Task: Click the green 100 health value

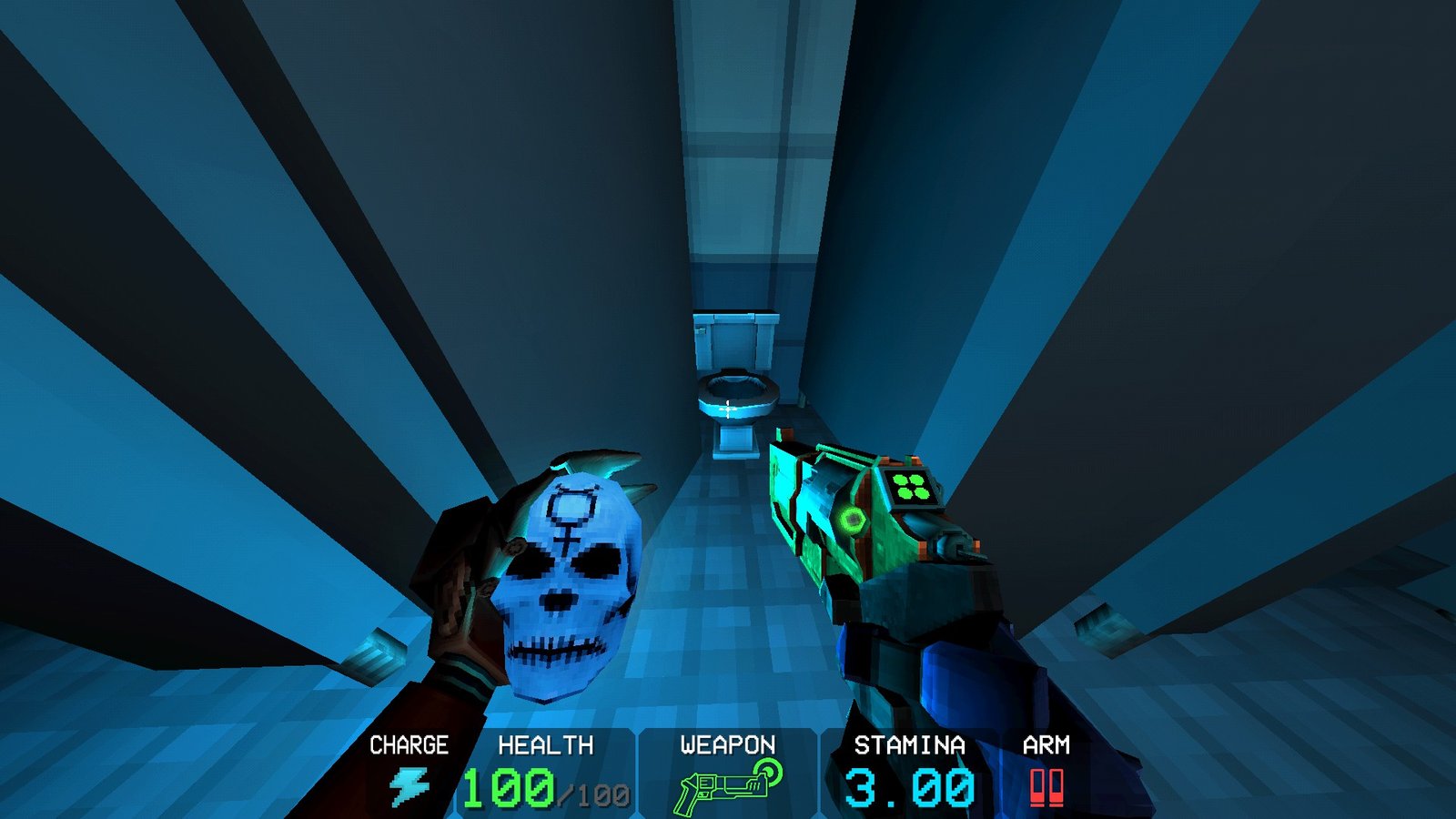Action: [507, 785]
